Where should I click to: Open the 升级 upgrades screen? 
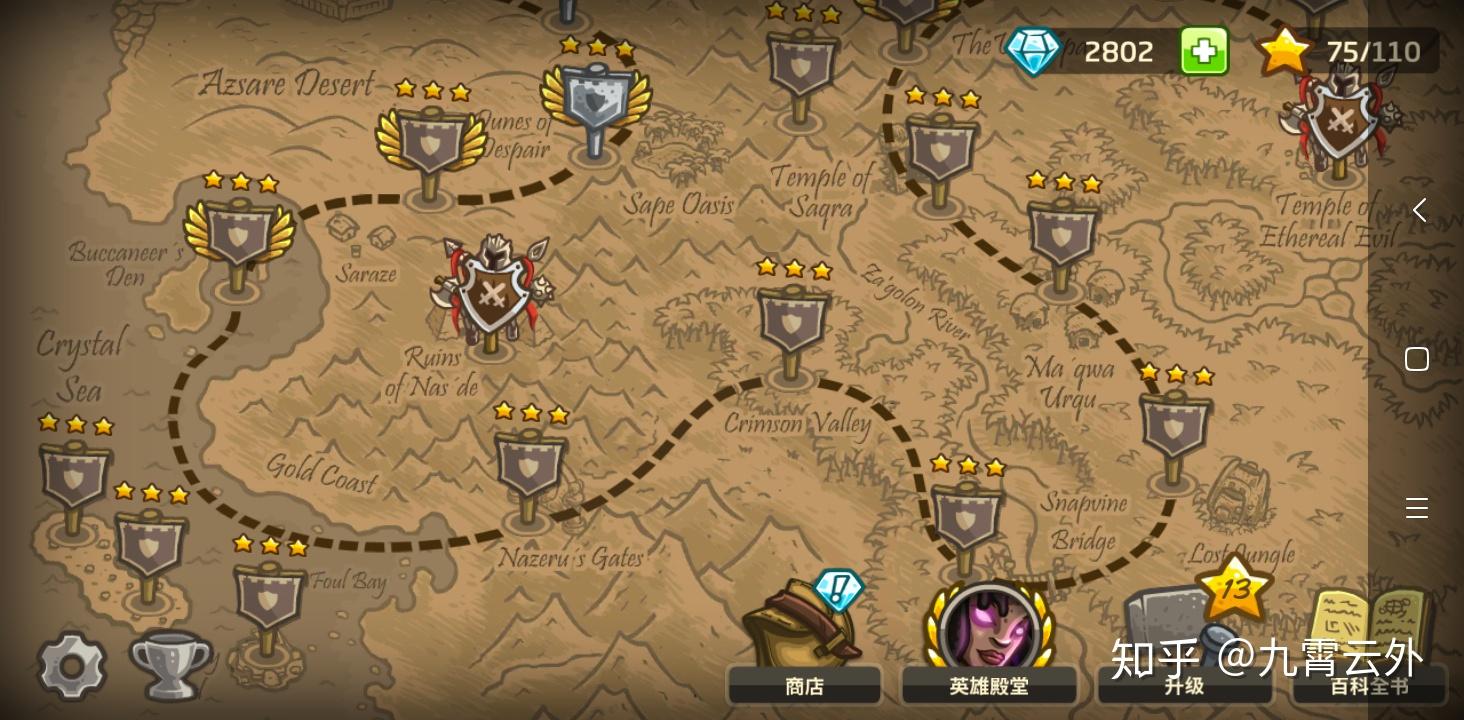[x=1184, y=685]
